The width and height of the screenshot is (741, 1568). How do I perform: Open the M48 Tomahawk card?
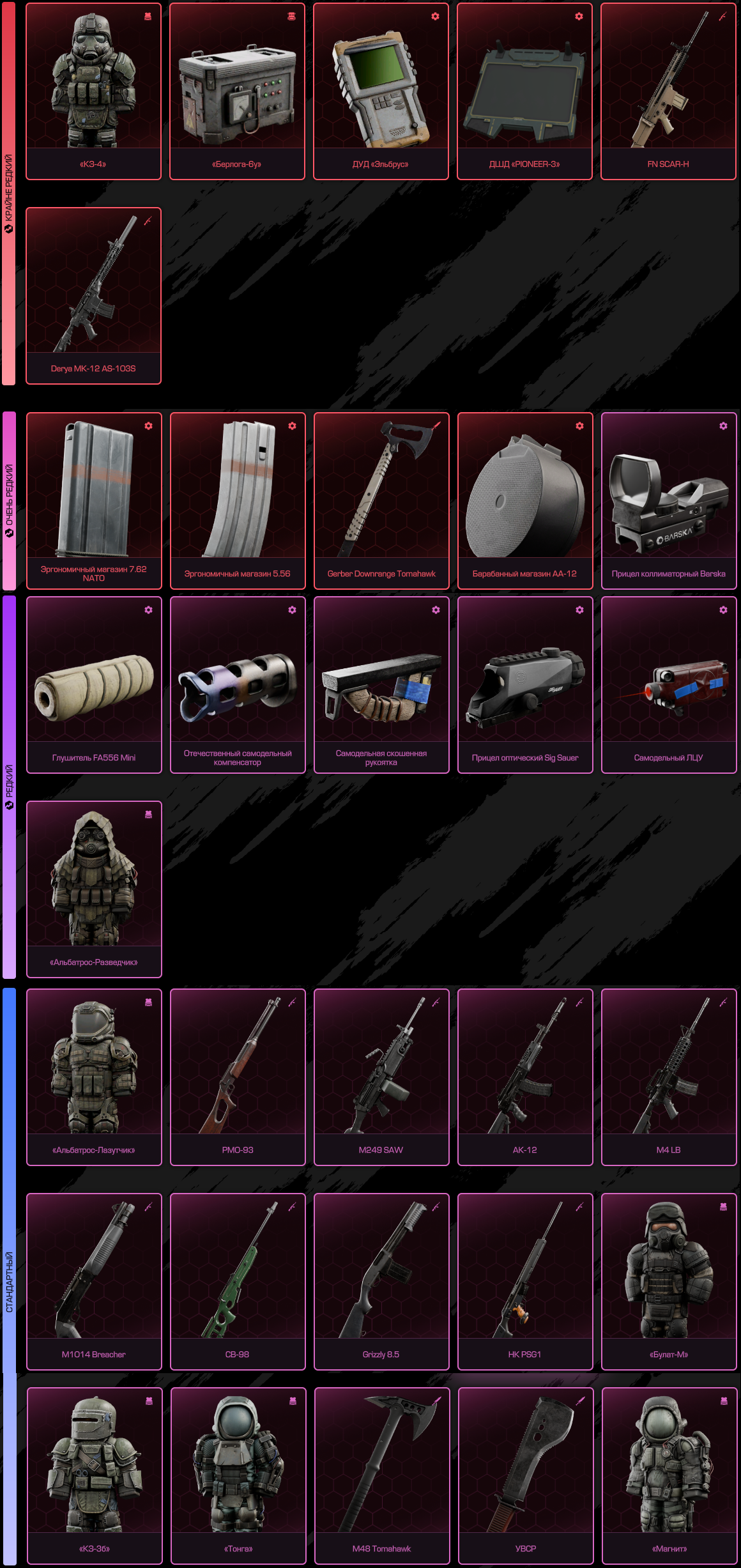pyautogui.click(x=382, y=1475)
